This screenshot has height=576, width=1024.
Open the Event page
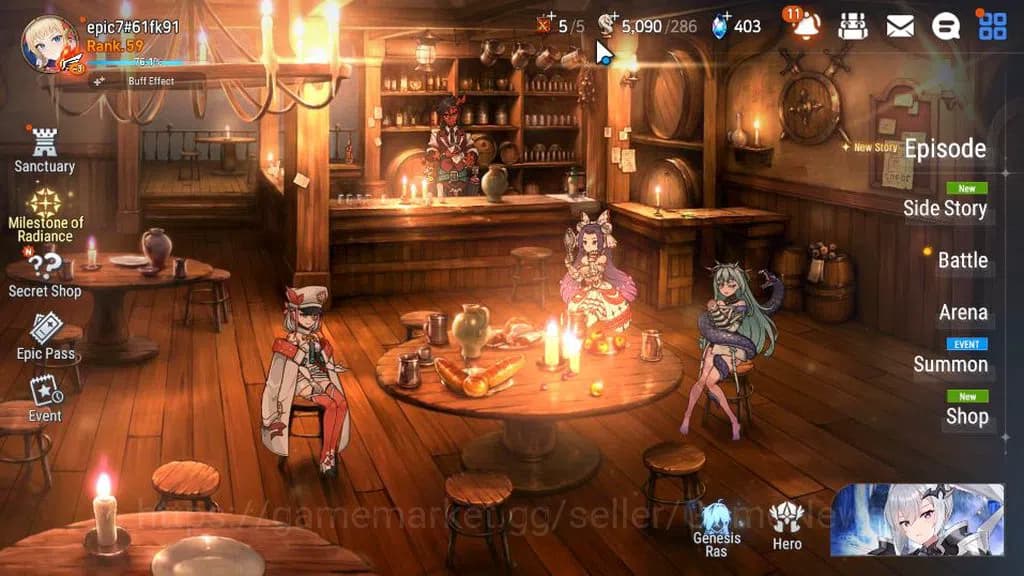(x=45, y=398)
